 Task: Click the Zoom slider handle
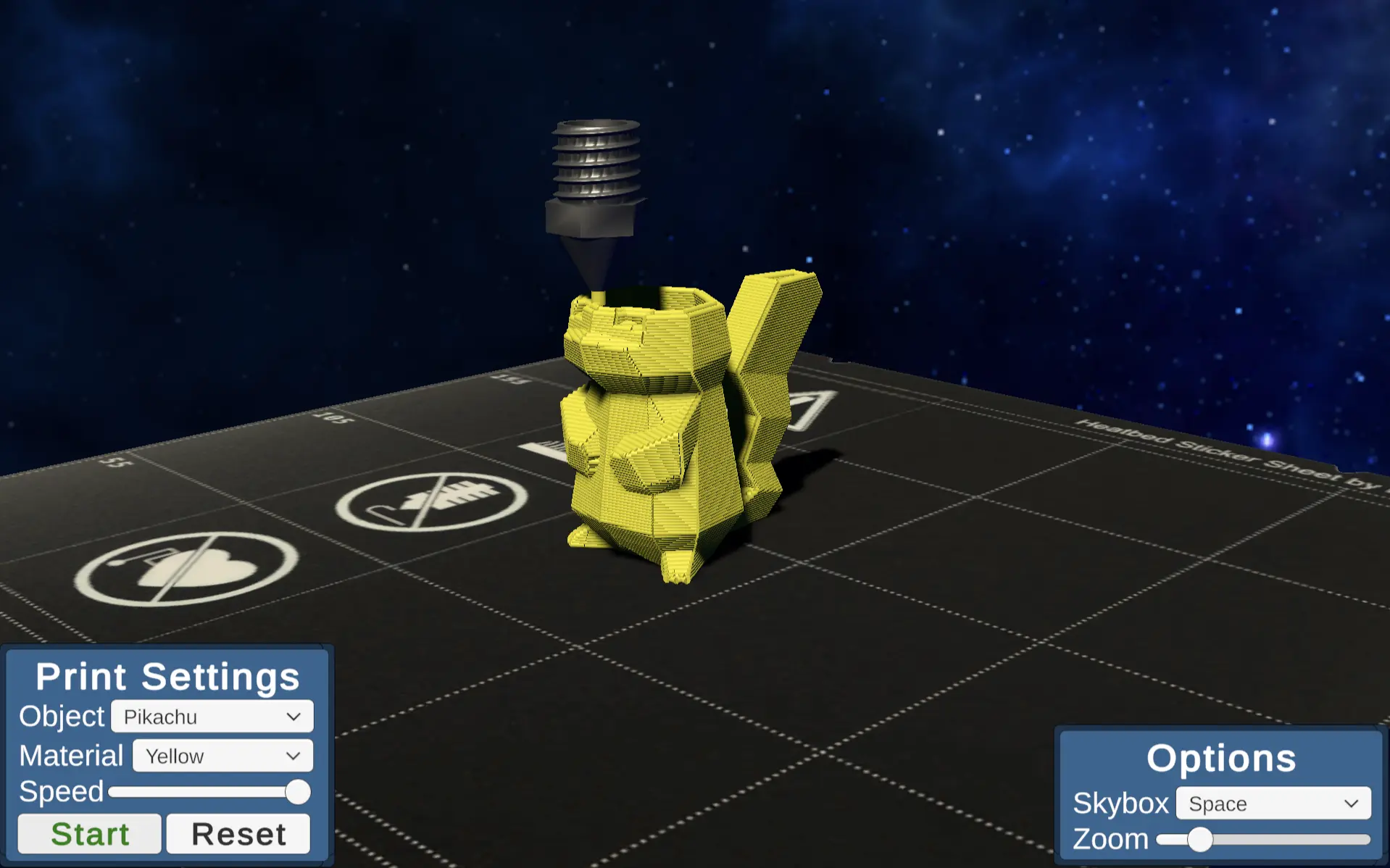point(1201,838)
